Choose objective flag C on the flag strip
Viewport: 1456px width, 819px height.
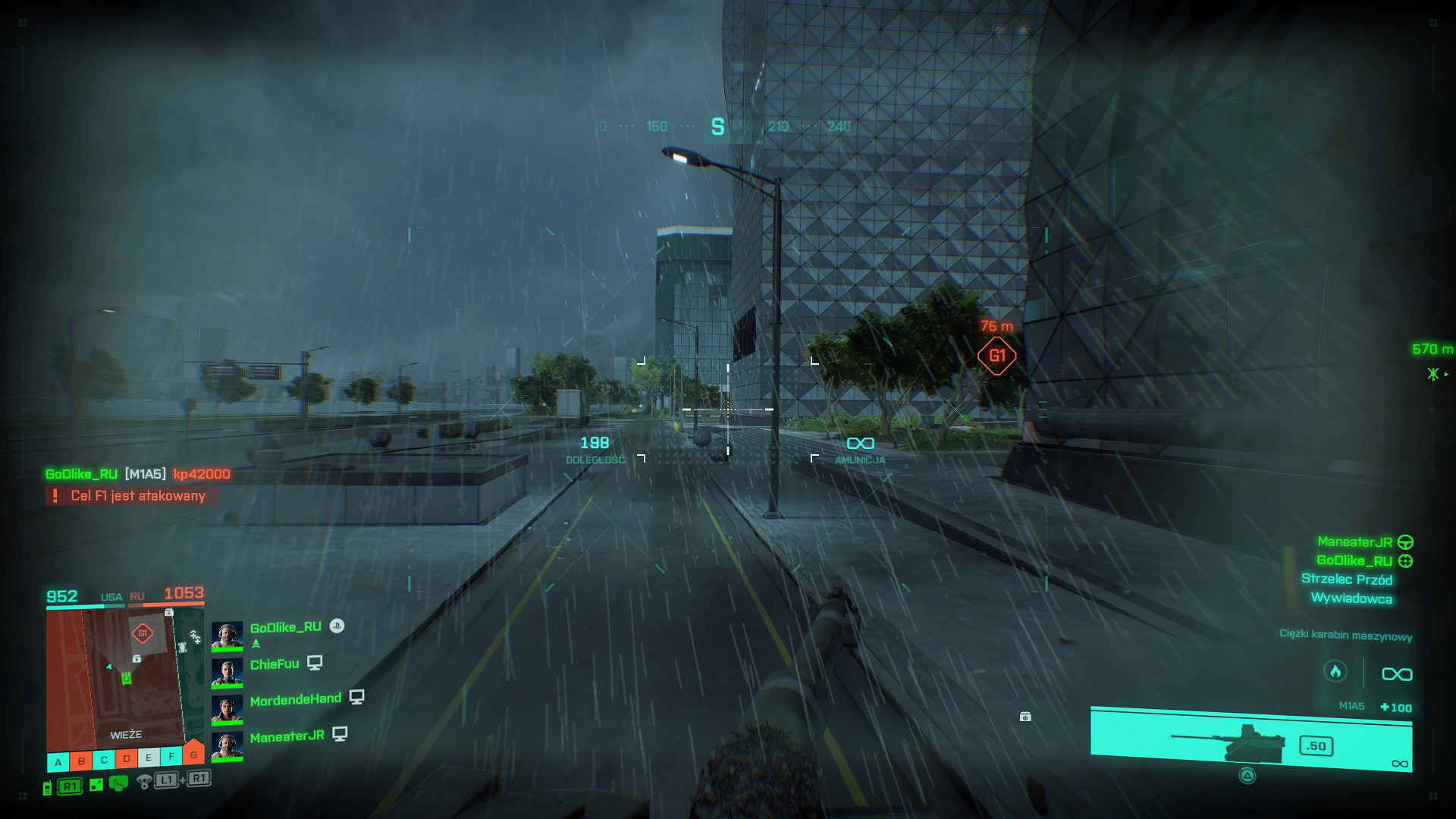tap(104, 760)
